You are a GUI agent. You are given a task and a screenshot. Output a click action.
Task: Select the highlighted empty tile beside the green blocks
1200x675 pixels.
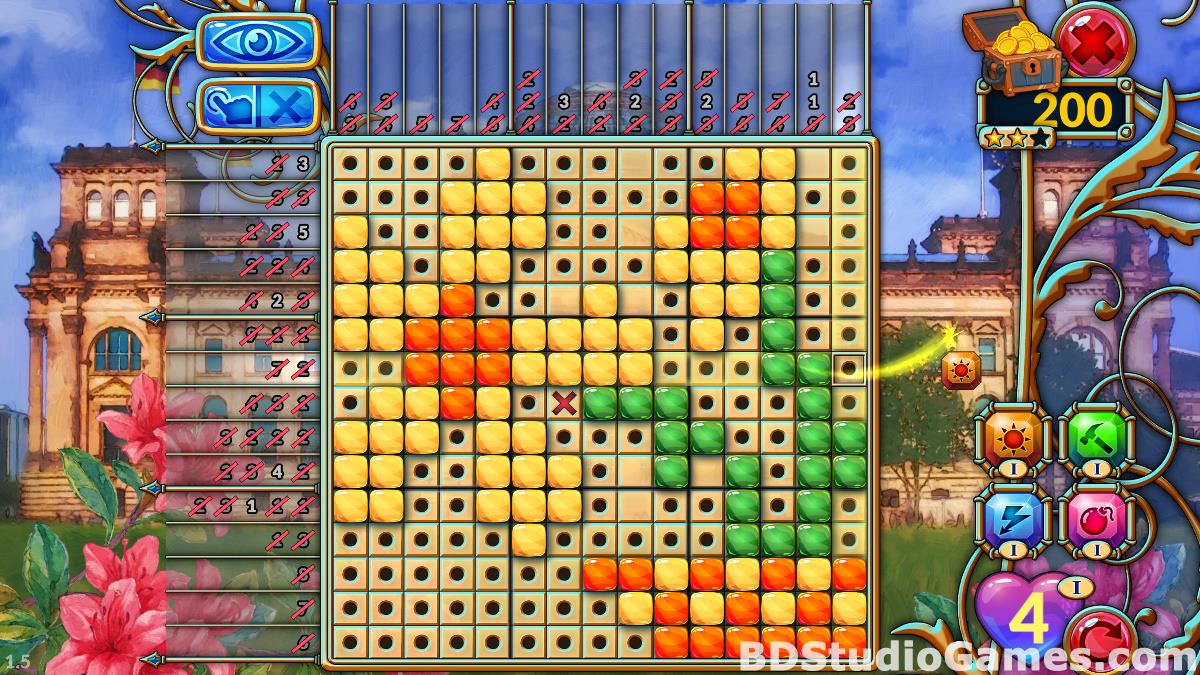pyautogui.click(x=849, y=369)
